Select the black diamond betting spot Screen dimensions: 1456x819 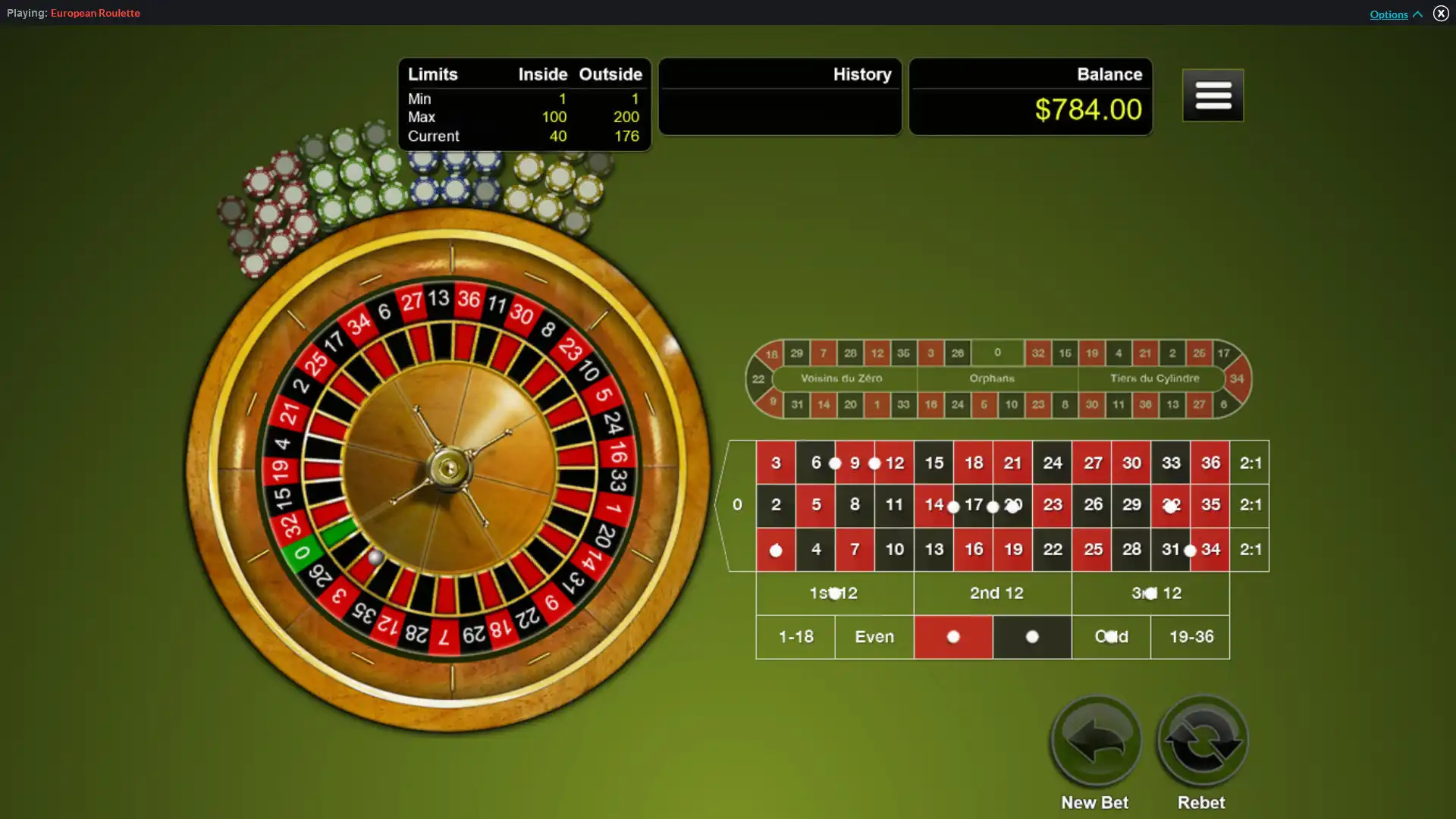coord(1031,637)
